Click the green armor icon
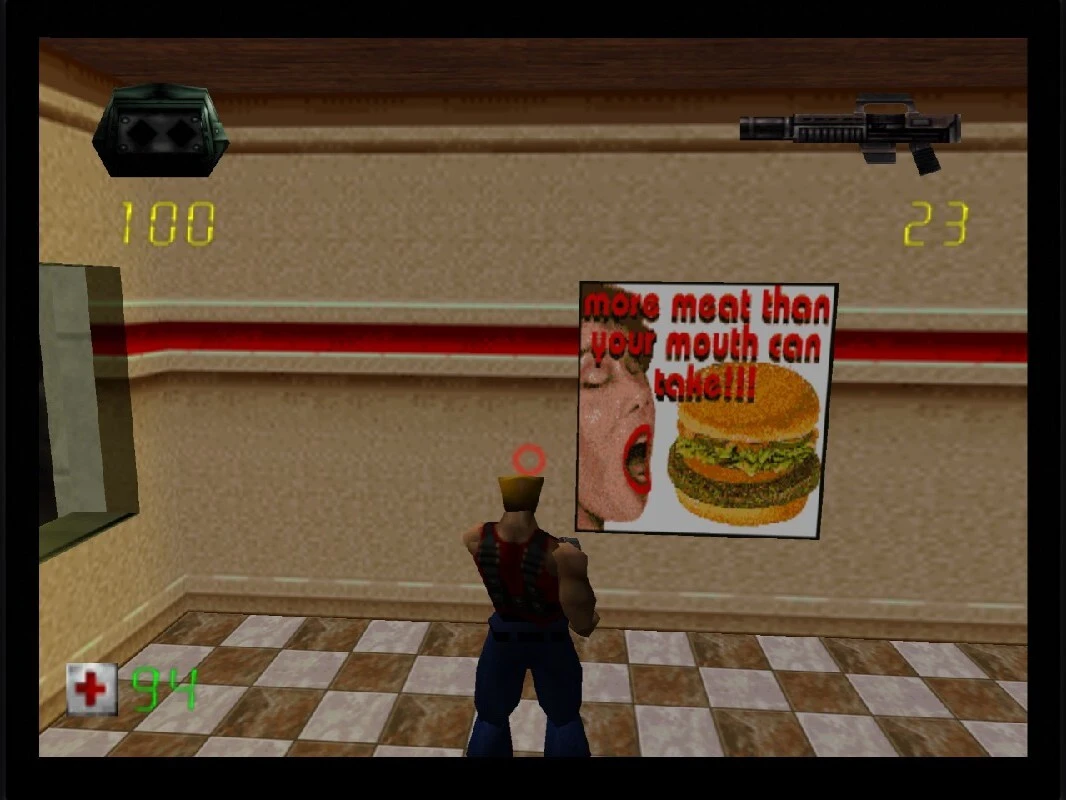Screen dimensions: 1066x800 tap(161, 131)
